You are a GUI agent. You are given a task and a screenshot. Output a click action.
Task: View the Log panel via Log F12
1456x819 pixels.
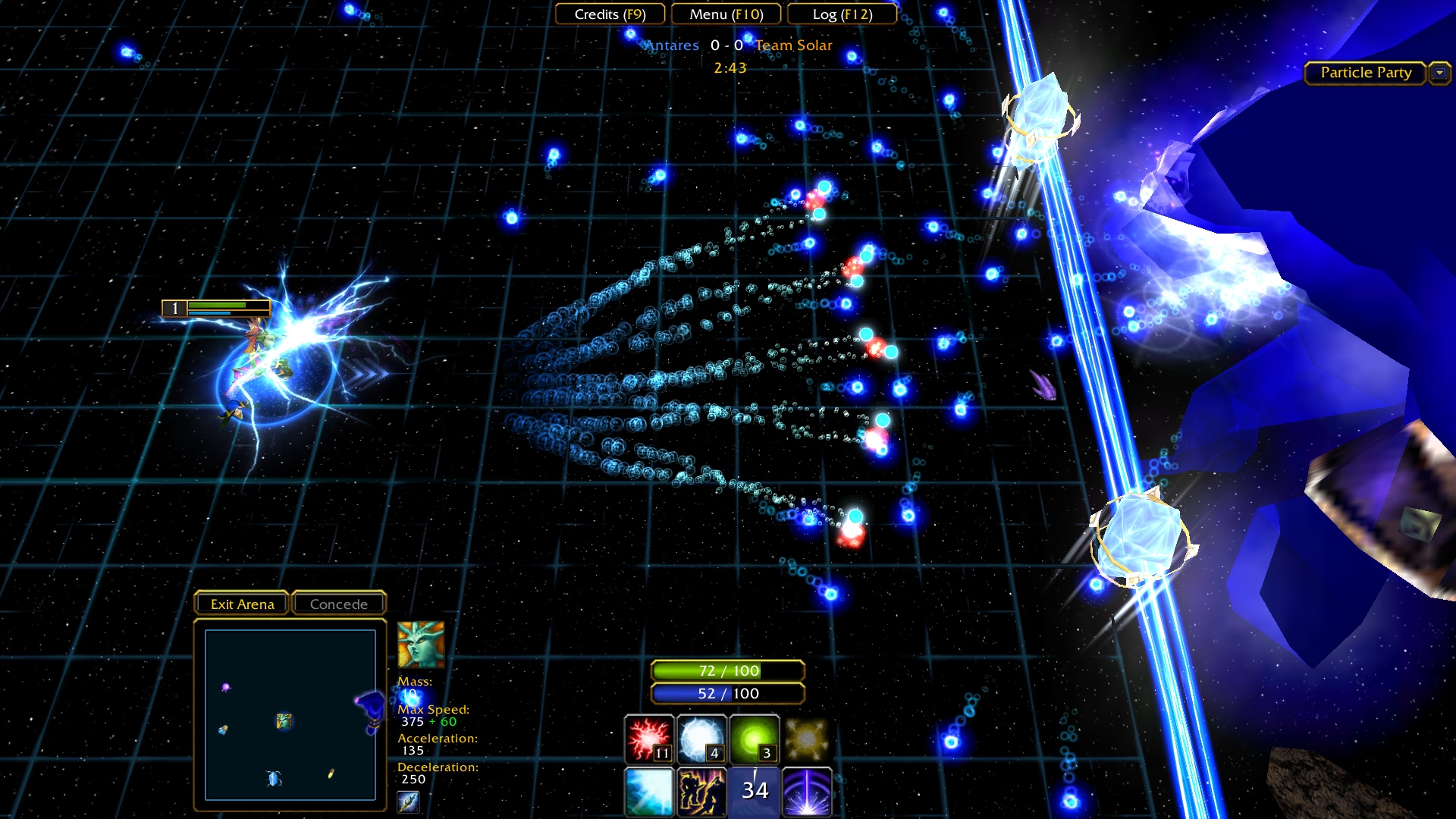(x=842, y=14)
